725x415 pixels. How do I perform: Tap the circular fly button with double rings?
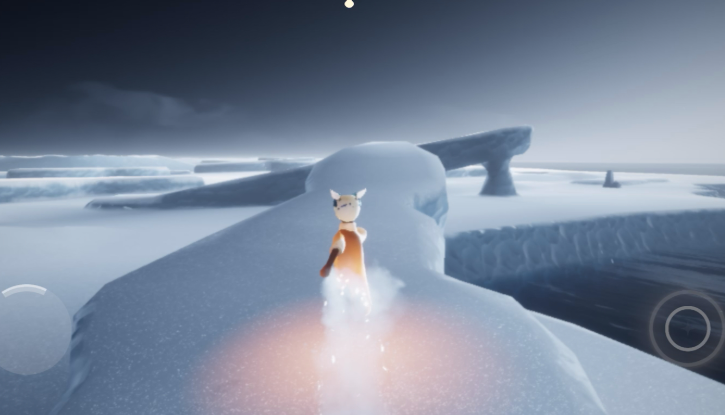click(687, 328)
